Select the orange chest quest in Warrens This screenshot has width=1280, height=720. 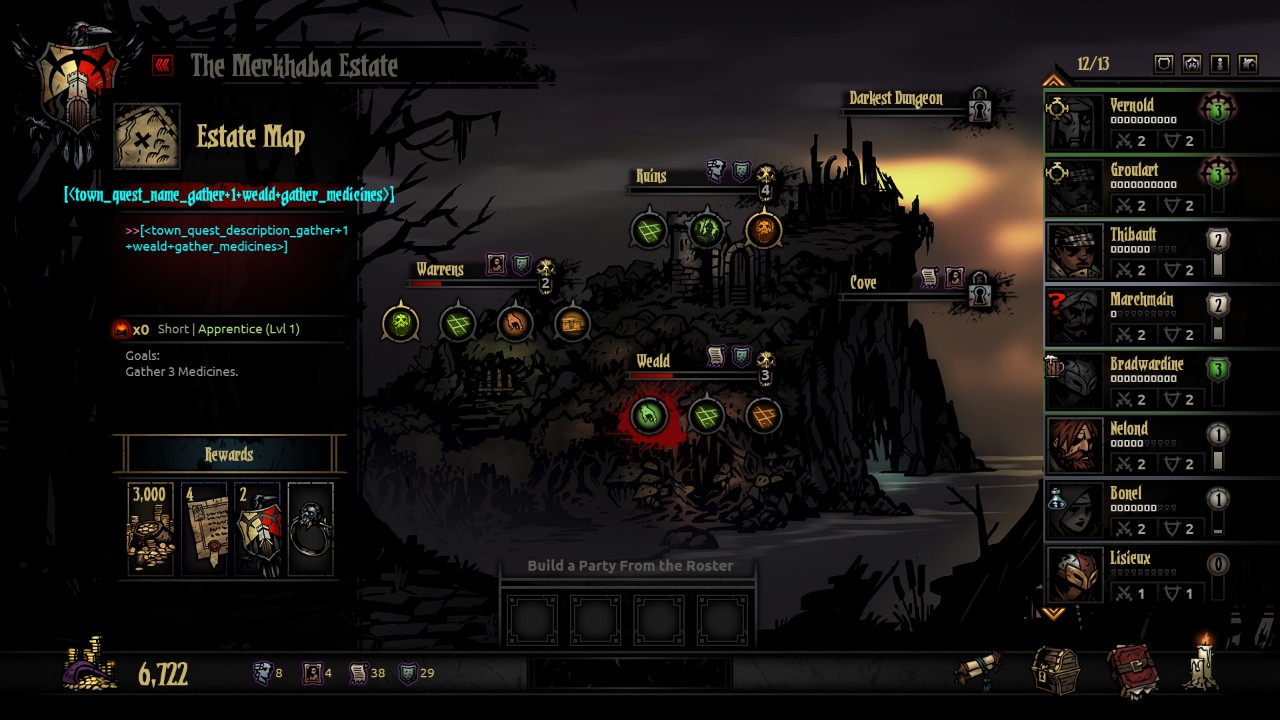click(572, 323)
